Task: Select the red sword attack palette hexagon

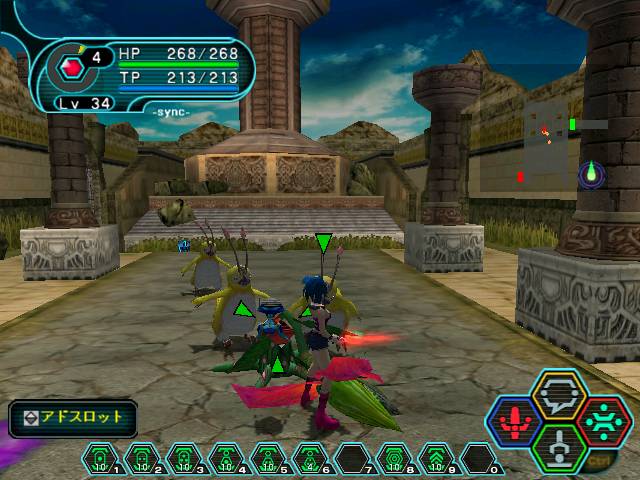Action: (513, 420)
